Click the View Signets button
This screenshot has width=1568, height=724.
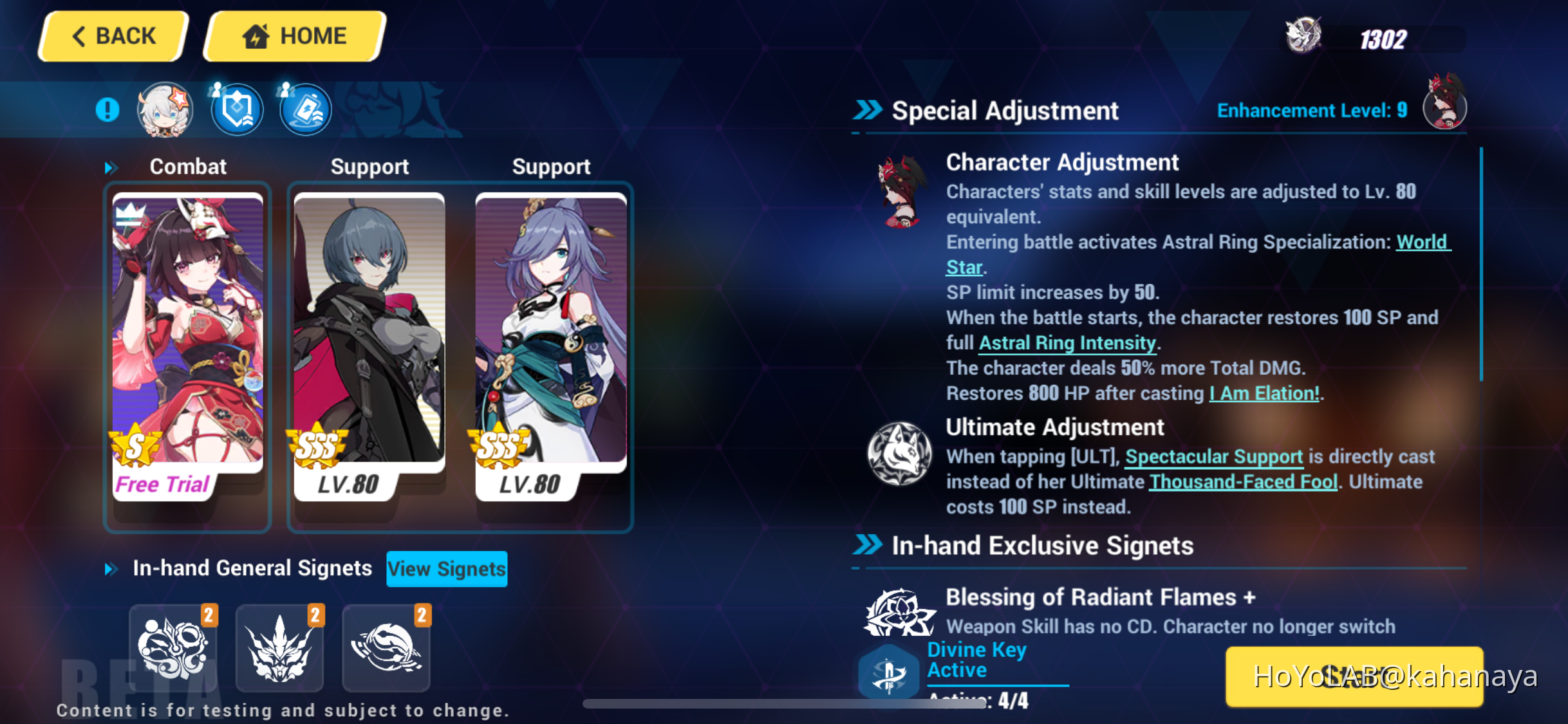pos(447,568)
